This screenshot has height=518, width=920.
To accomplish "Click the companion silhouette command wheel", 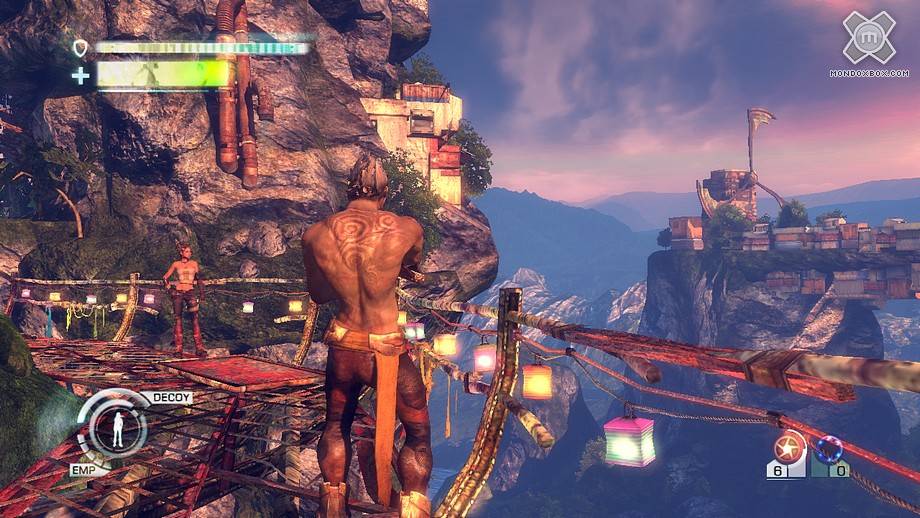I will coord(117,429).
